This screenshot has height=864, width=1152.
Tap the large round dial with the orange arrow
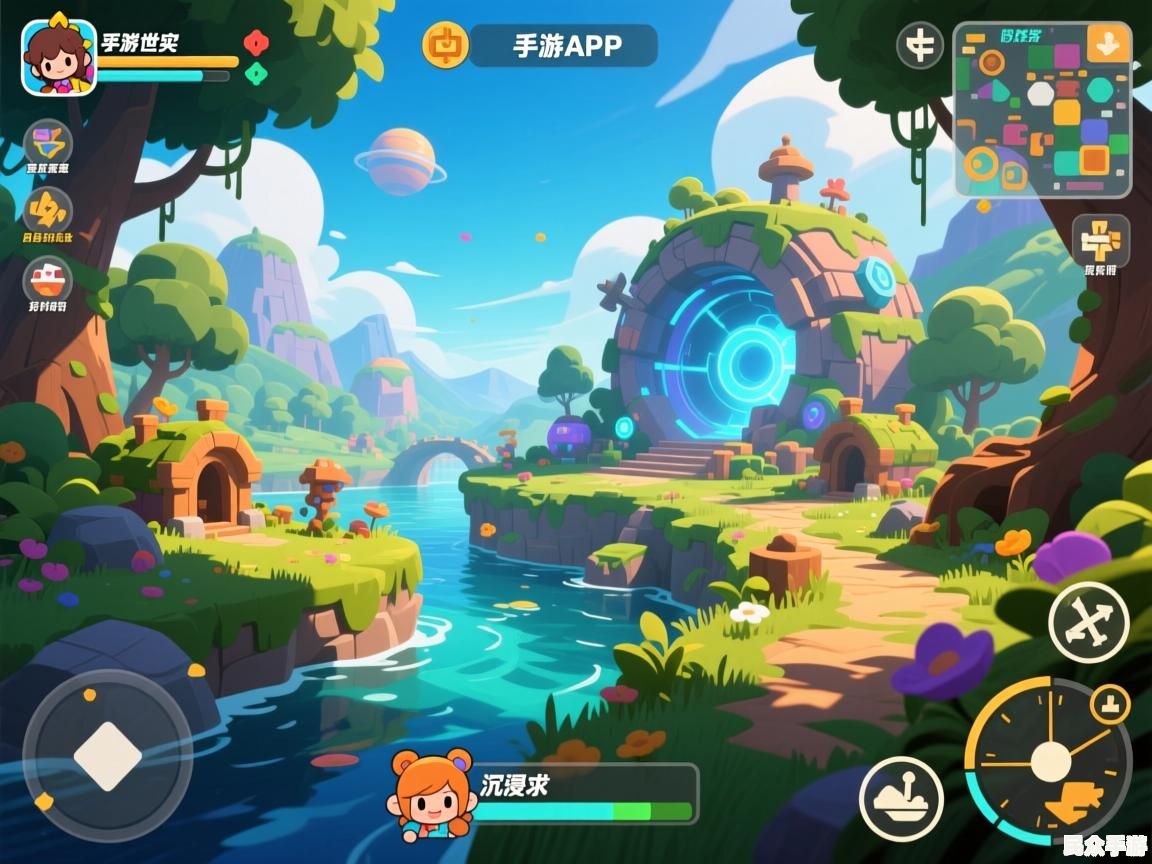pyautogui.click(x=1049, y=762)
